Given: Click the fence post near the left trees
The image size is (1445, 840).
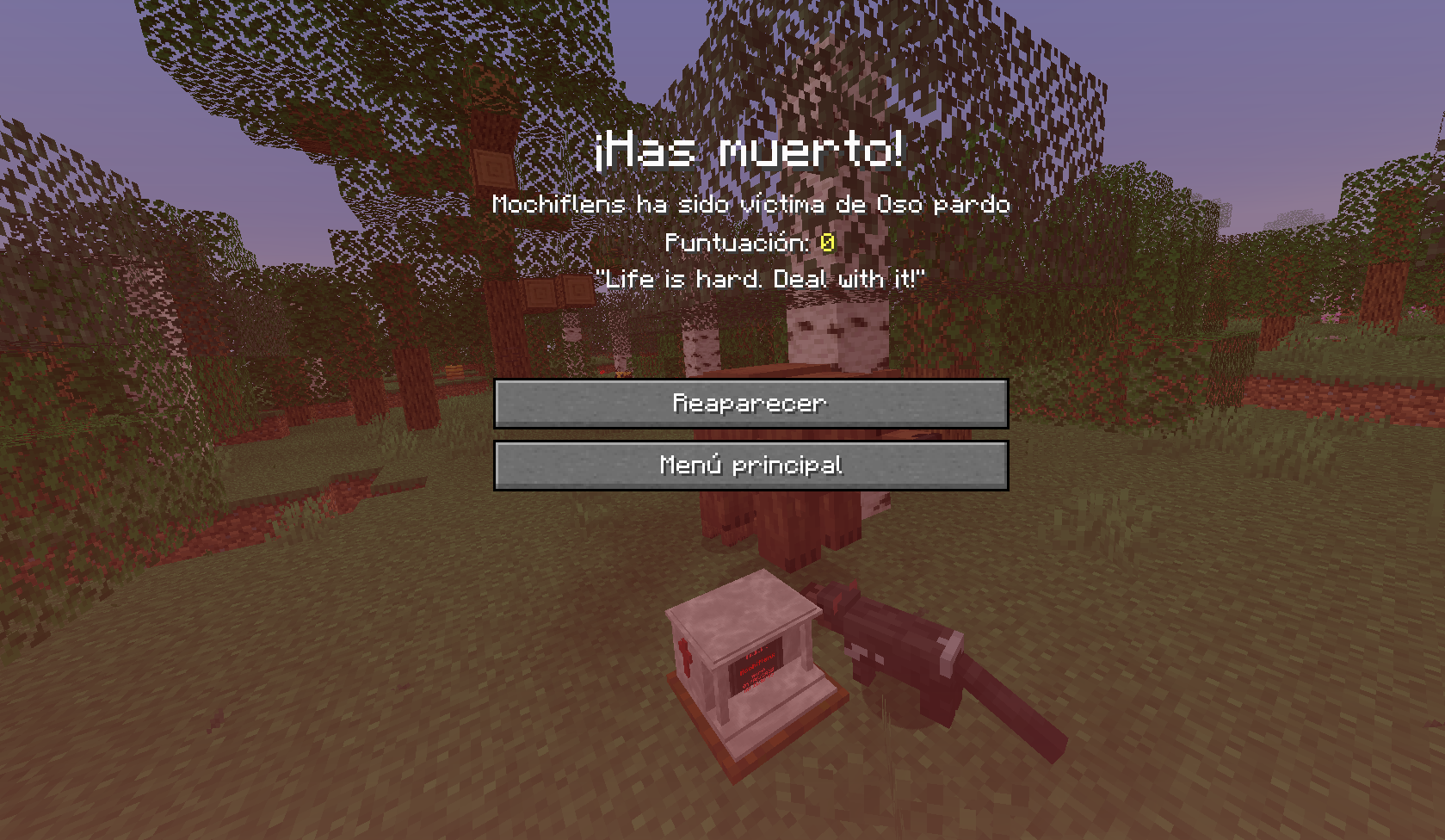Looking at the screenshot, I should pyautogui.click(x=454, y=370).
